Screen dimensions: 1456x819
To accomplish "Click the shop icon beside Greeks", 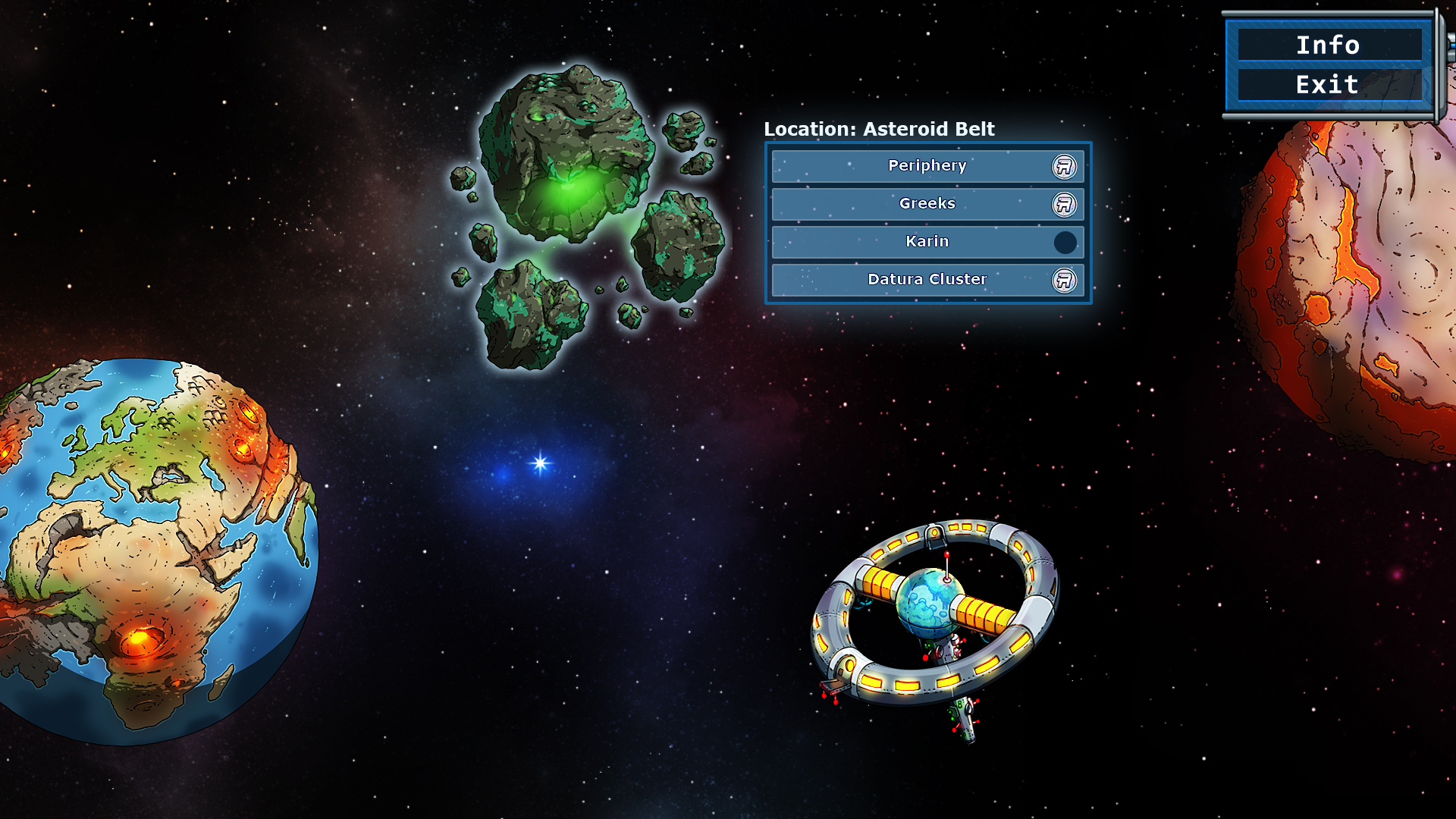I will [x=1063, y=204].
